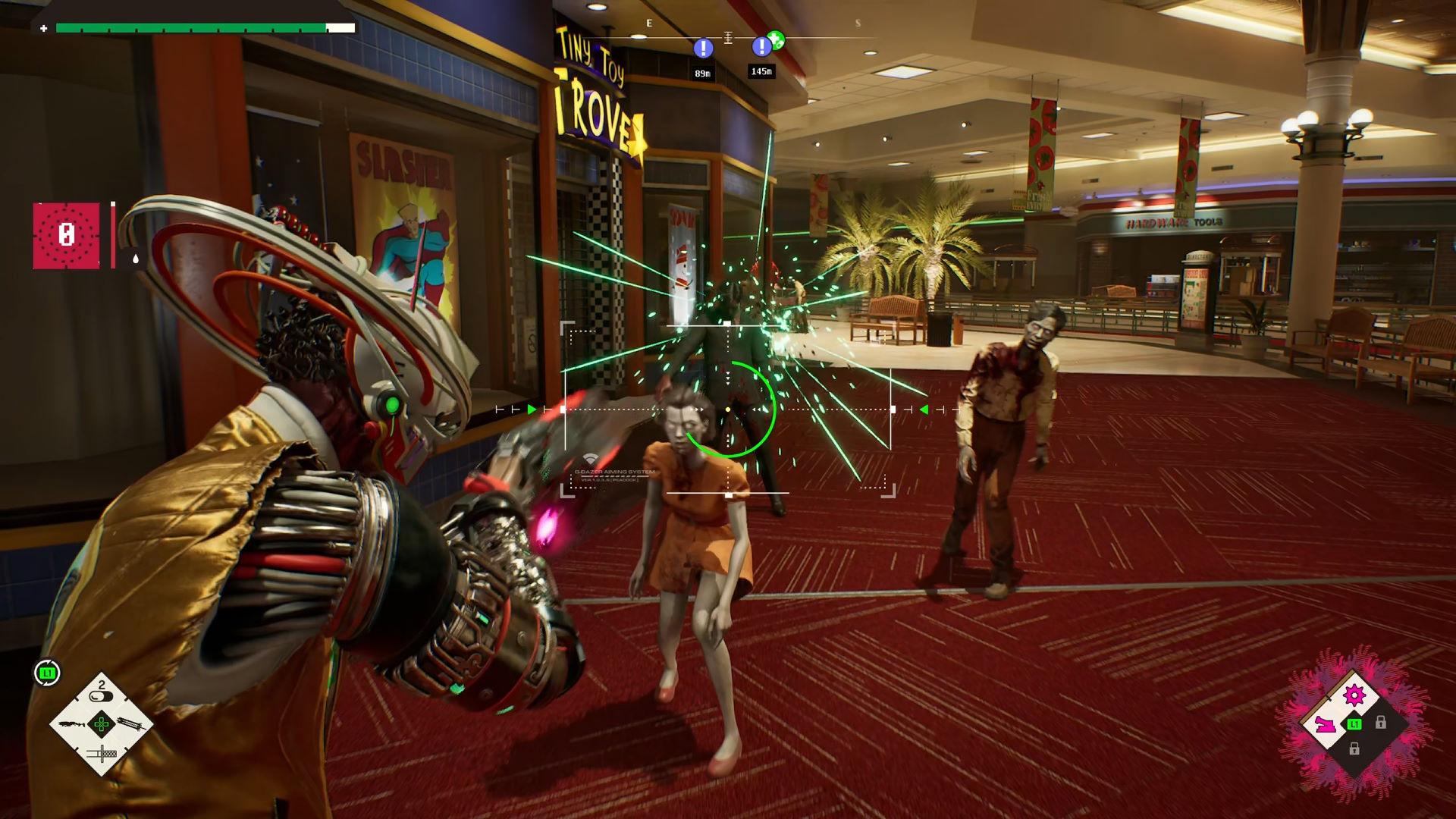The height and width of the screenshot is (819, 1456).
Task: Choose the spiked blade weapon slot
Action: tap(130, 724)
